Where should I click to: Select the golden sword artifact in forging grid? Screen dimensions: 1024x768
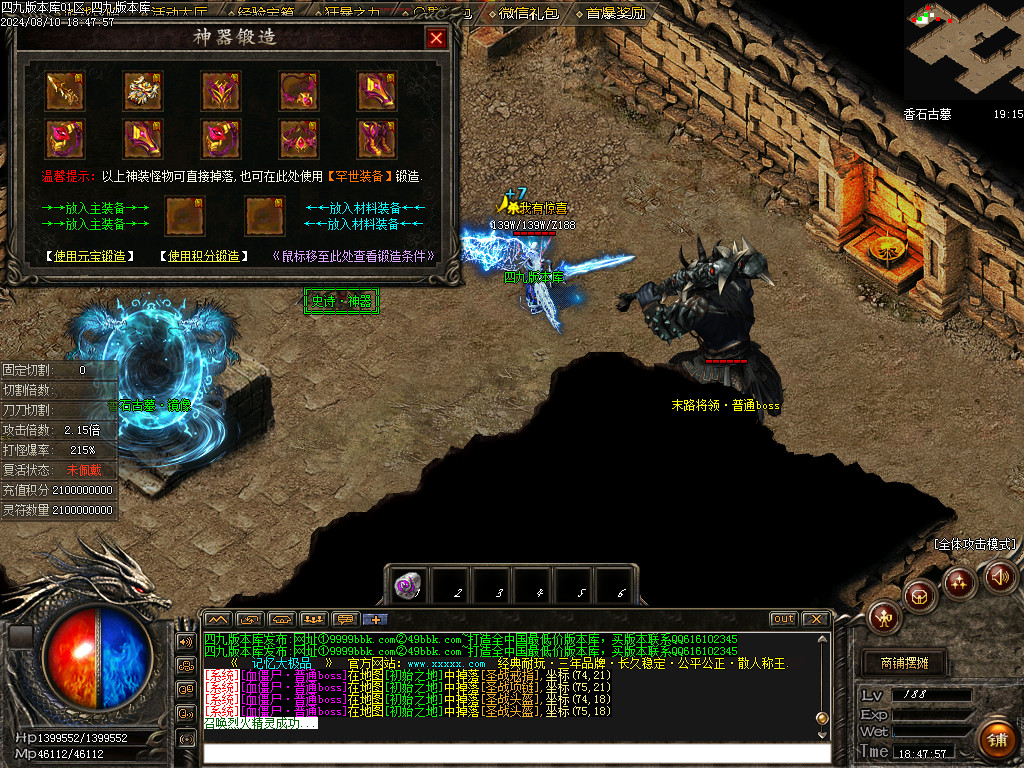65,91
